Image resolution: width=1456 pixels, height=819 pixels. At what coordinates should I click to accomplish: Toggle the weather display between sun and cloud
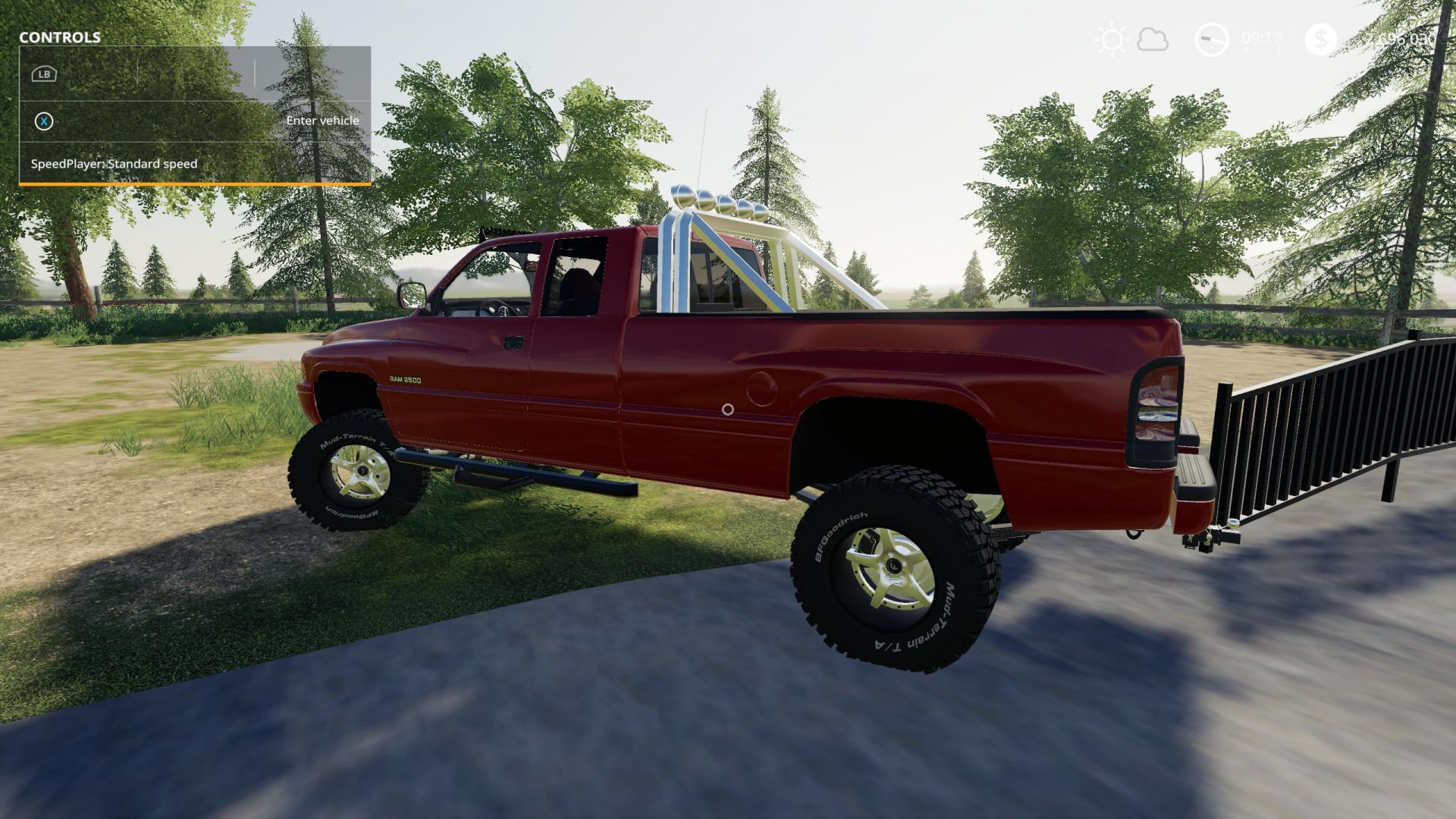click(x=1132, y=39)
